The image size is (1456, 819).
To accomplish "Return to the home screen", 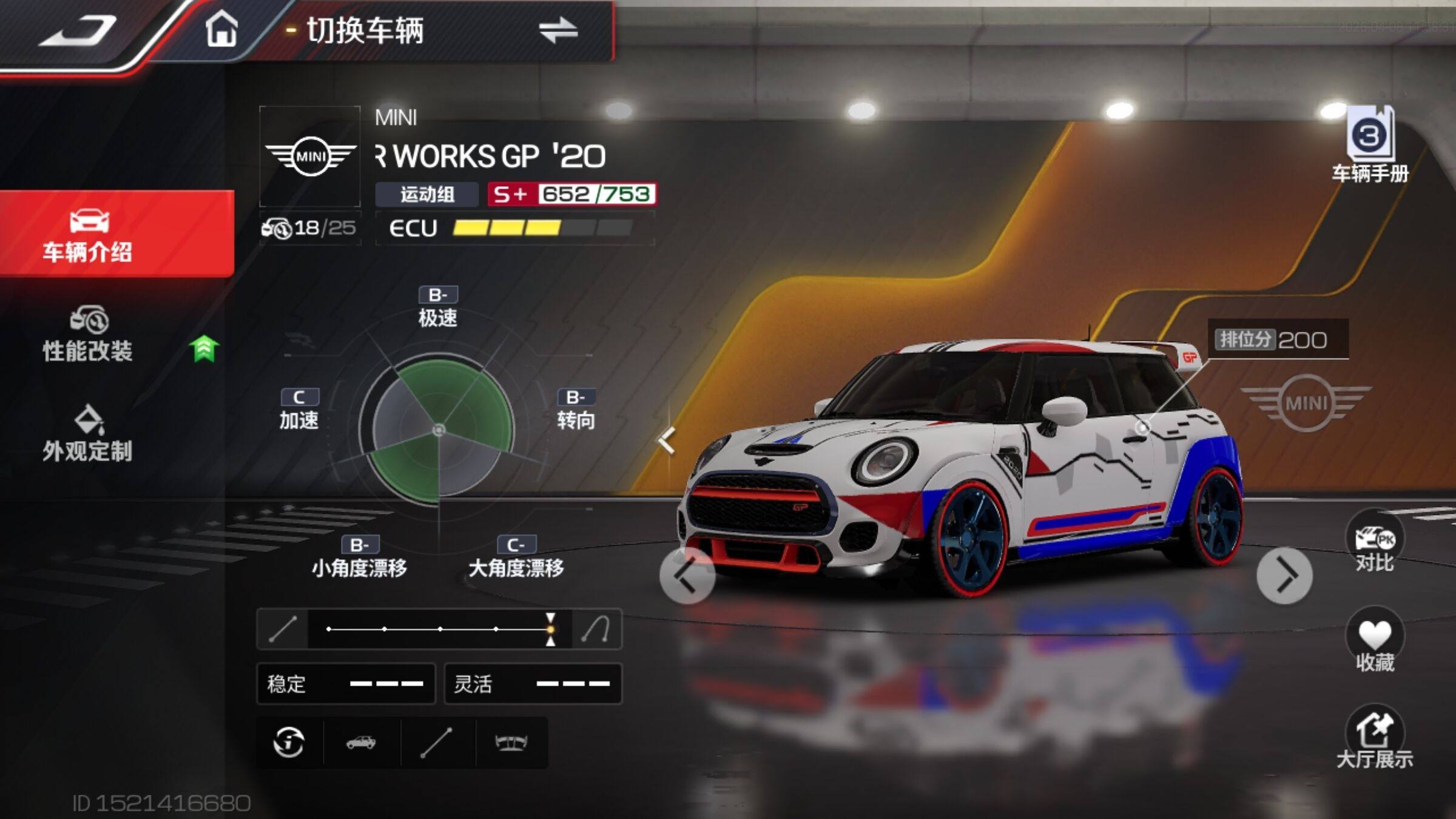I will 221,29.
